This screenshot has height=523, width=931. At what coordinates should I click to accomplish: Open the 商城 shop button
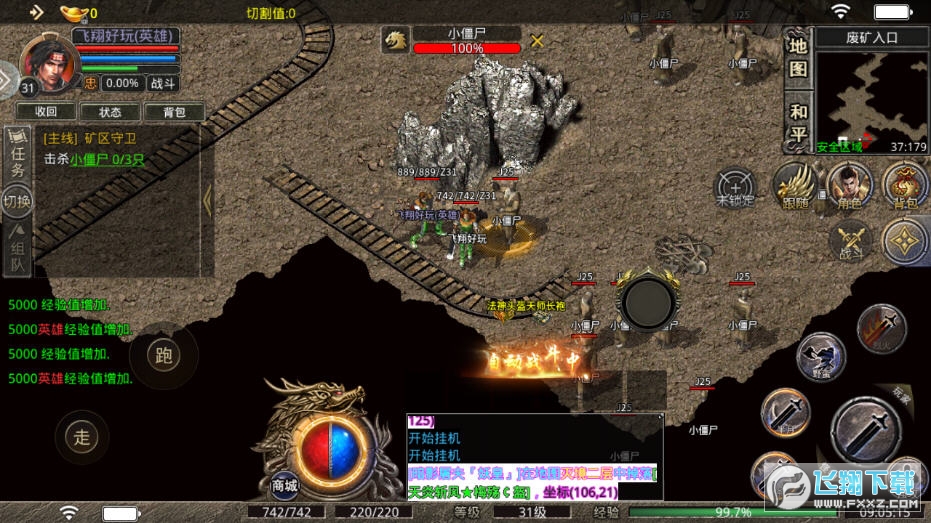(x=285, y=486)
